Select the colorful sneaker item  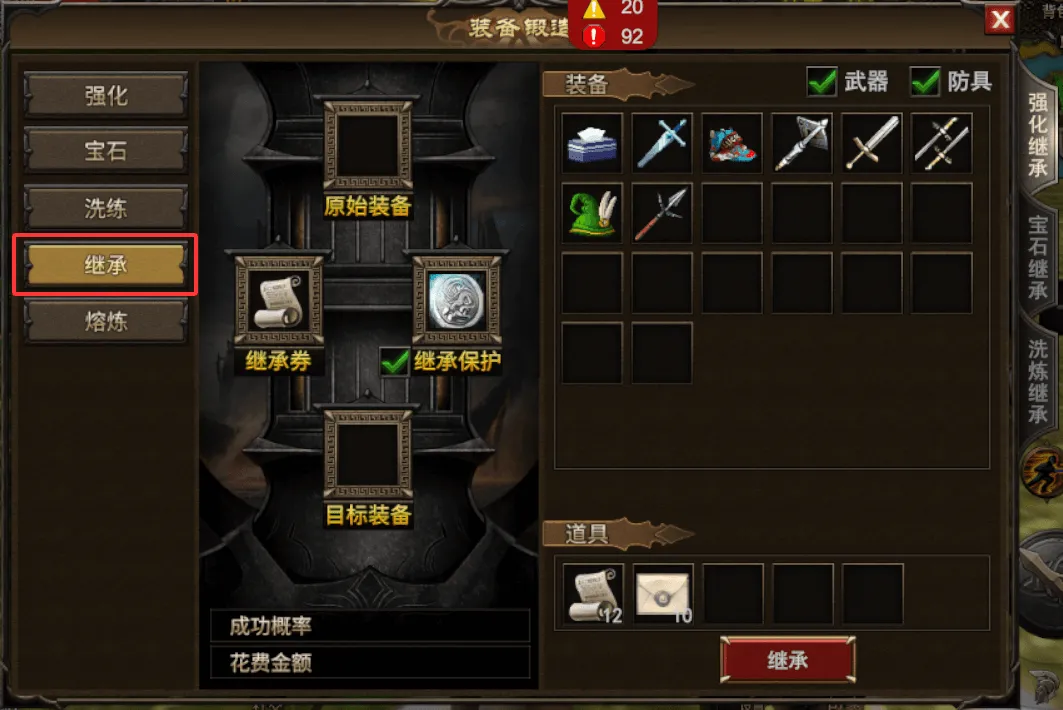click(732, 143)
